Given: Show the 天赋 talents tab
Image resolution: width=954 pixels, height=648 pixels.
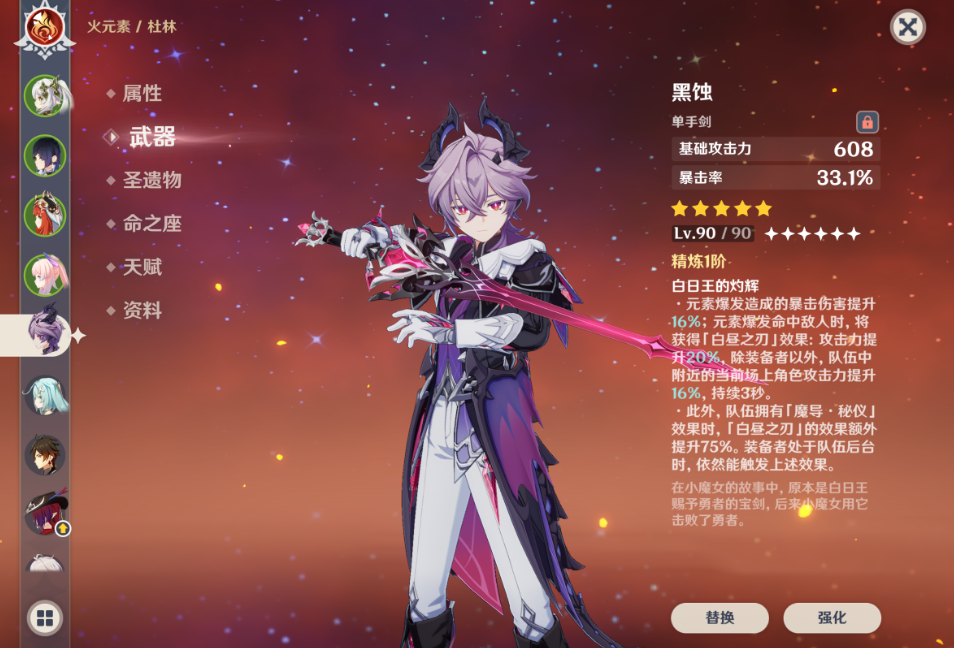Looking at the screenshot, I should pyautogui.click(x=142, y=267).
